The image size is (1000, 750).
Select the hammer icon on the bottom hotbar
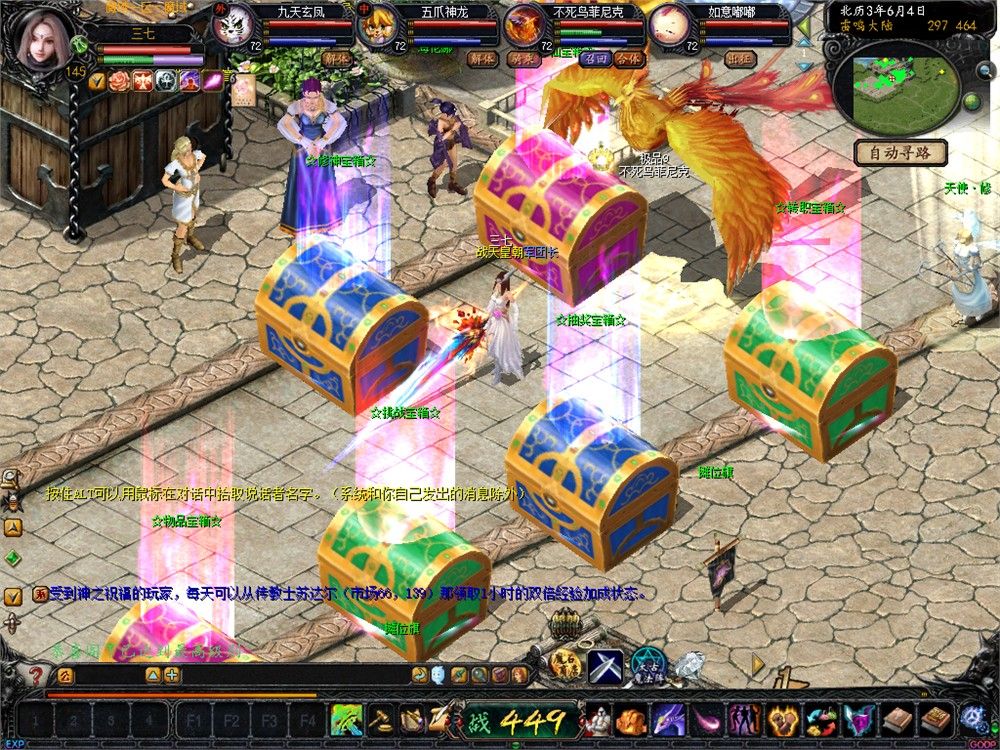381,719
